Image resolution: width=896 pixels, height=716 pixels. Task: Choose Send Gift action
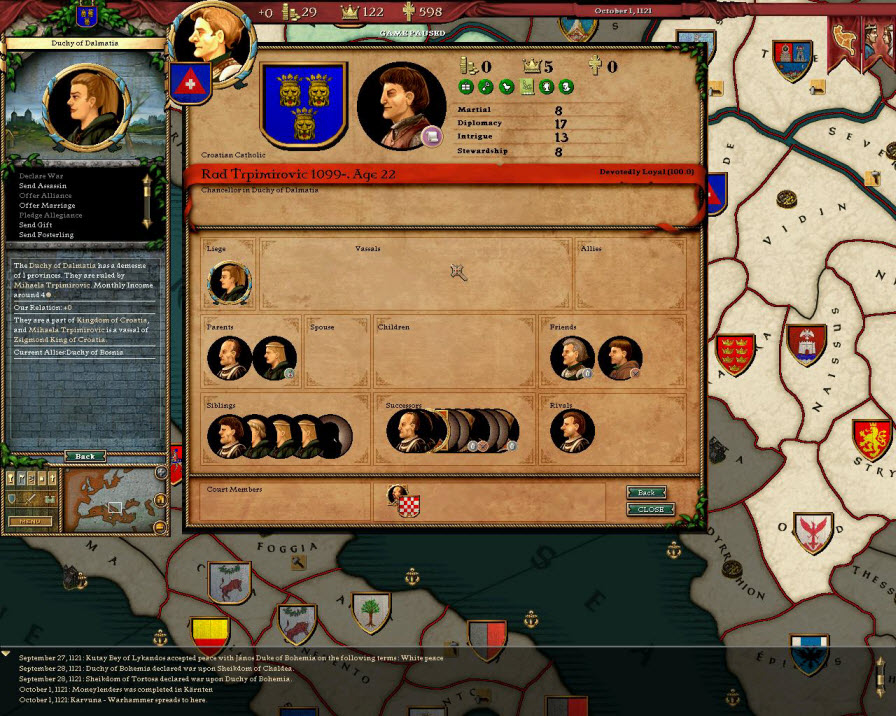(37, 225)
